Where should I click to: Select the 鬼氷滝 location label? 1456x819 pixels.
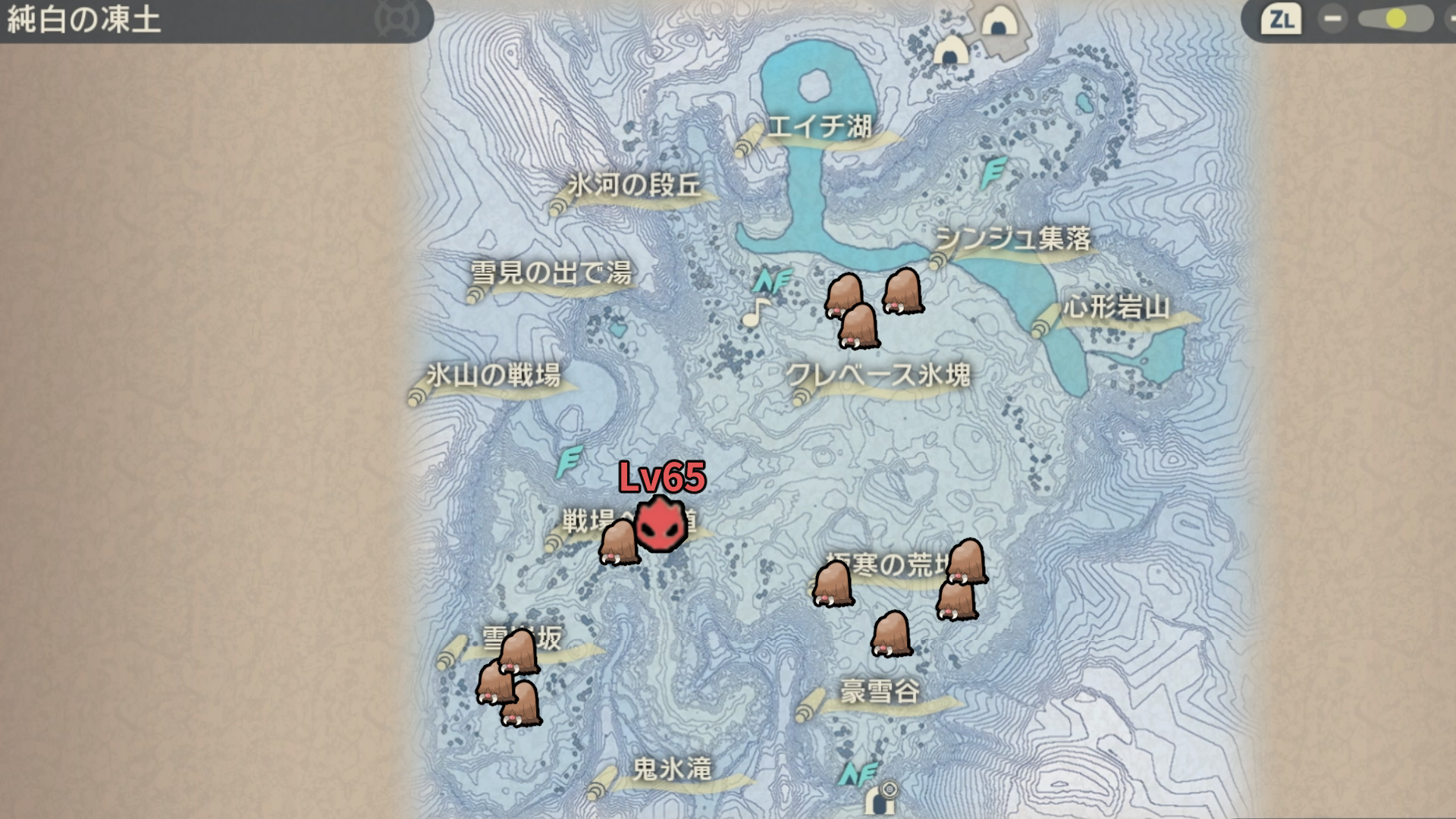click(x=672, y=770)
